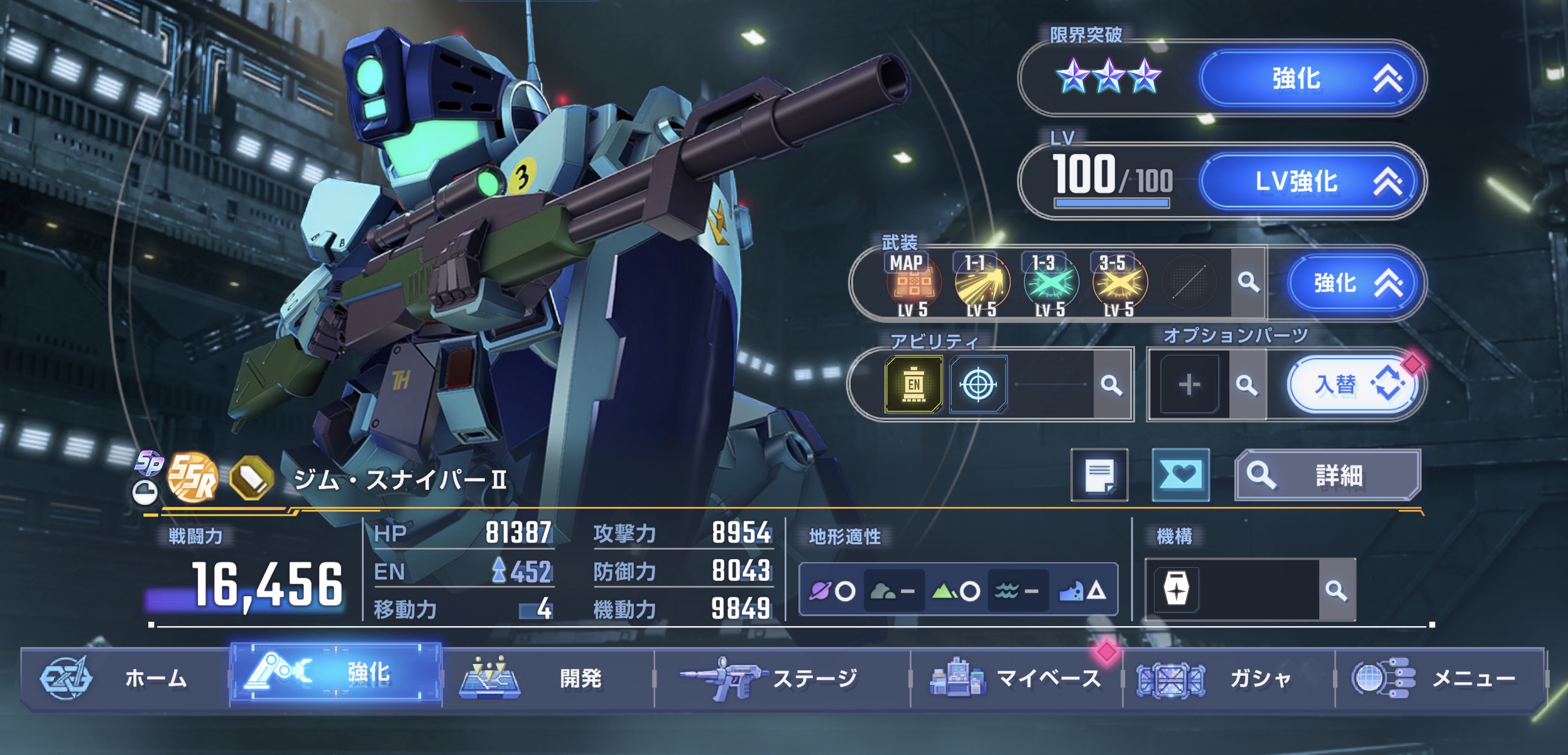Open the アビリティ magnifier details

tap(1111, 384)
